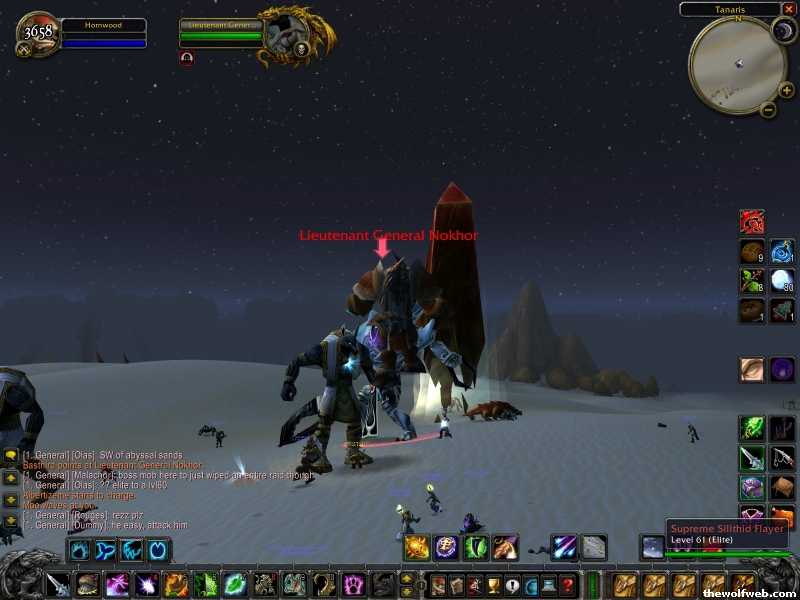Select the Hornwood player portrait
The height and width of the screenshot is (600, 800).
[x=37, y=33]
